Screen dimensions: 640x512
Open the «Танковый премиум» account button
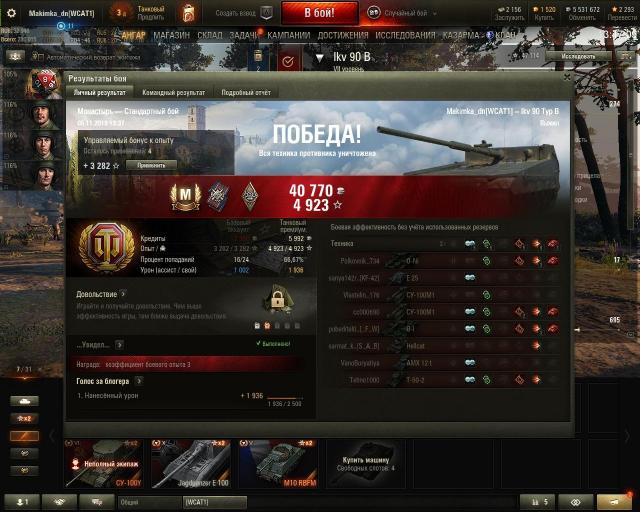point(150,13)
